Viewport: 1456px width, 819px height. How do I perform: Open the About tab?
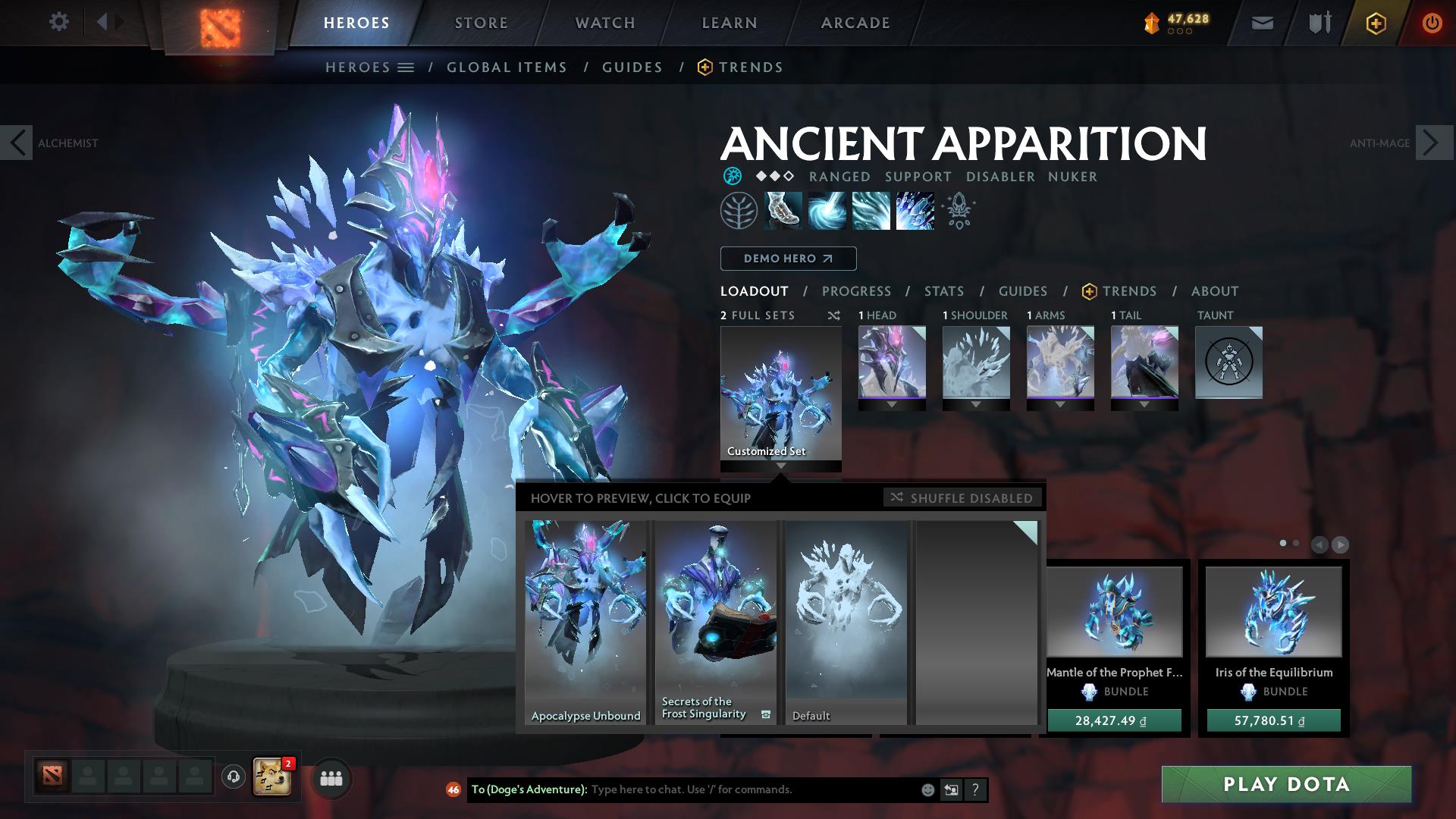[1215, 291]
